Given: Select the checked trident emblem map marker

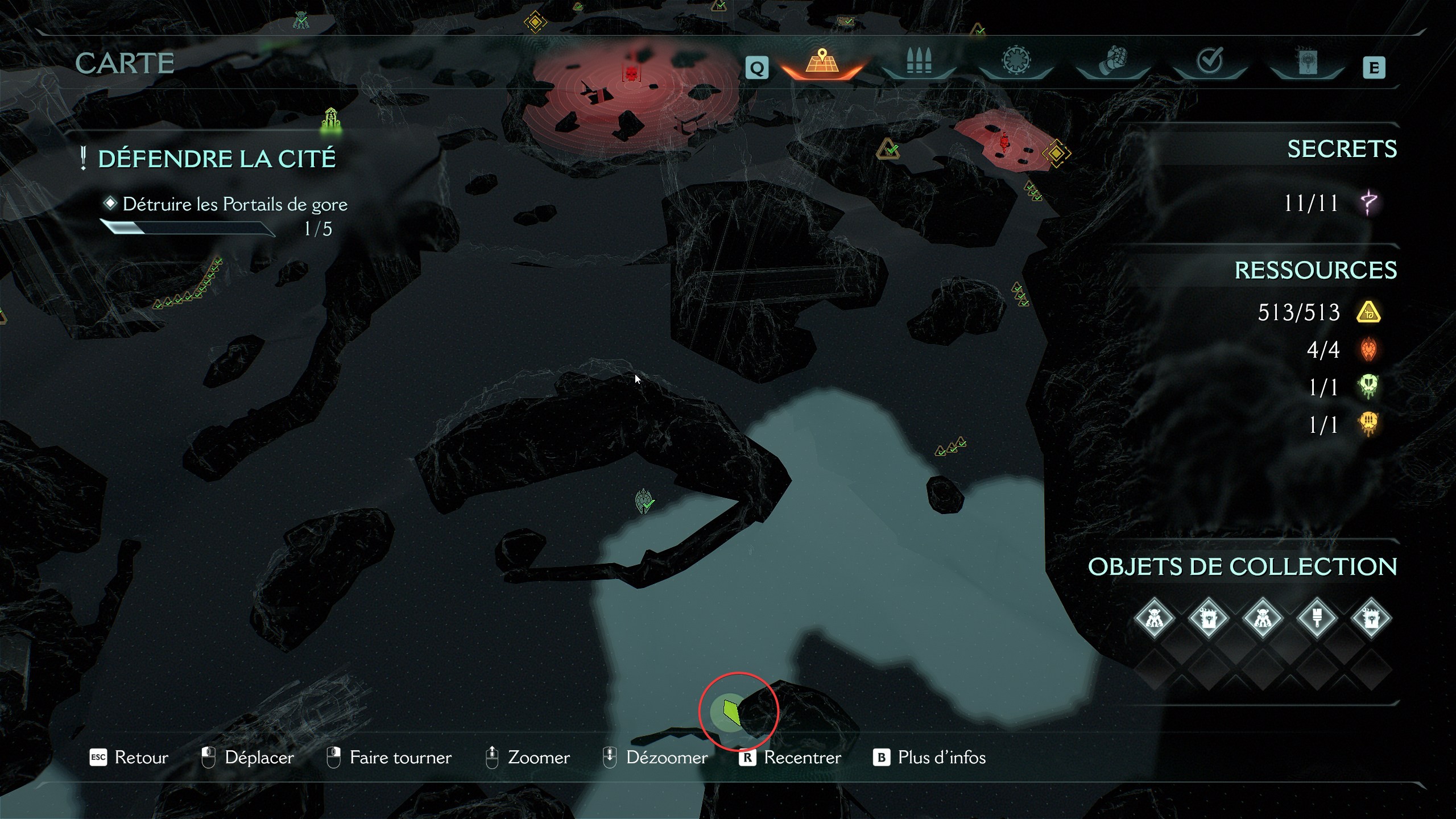Looking at the screenshot, I should coord(644,501).
